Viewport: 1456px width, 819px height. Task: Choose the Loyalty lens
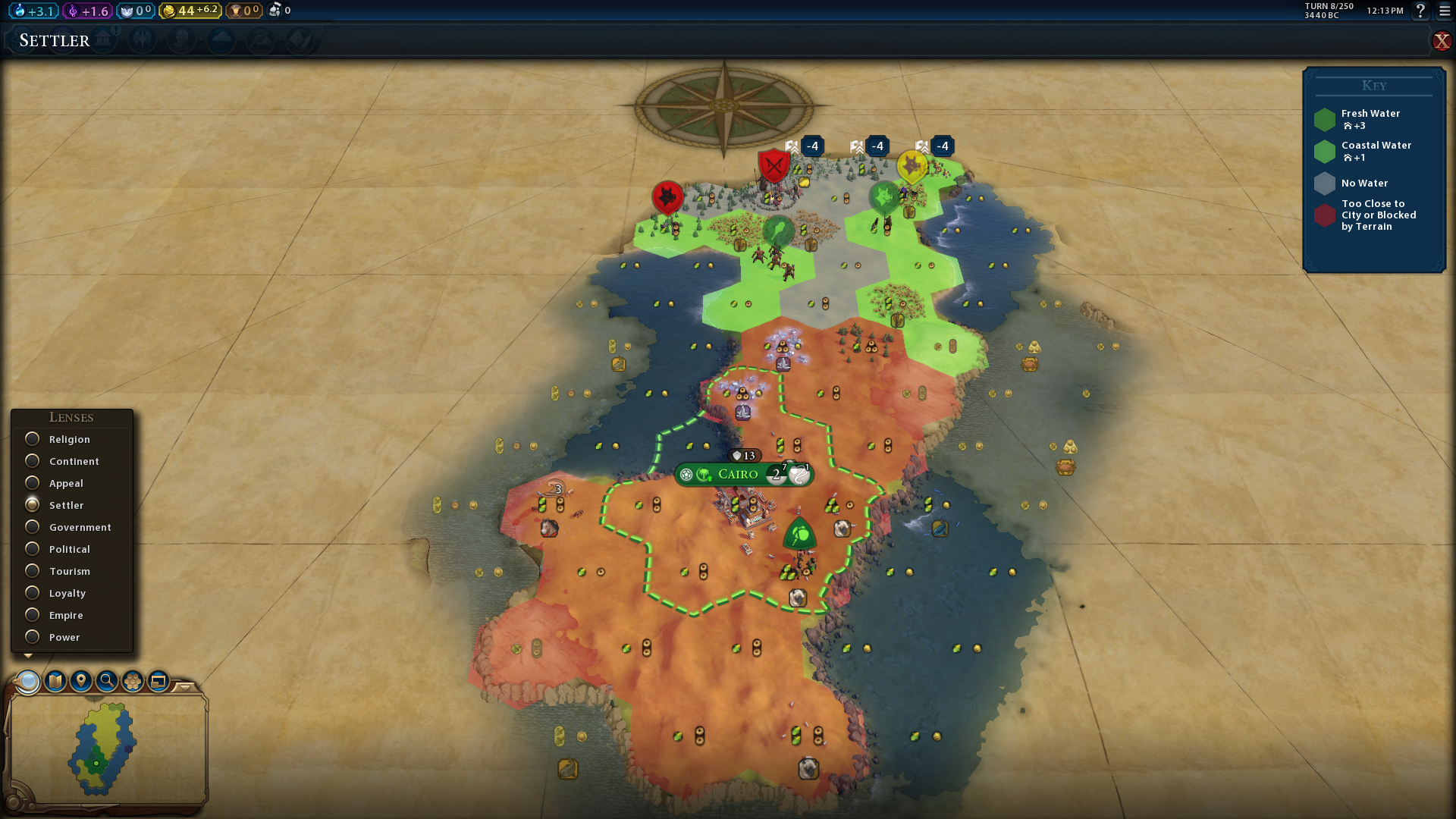[x=33, y=593]
